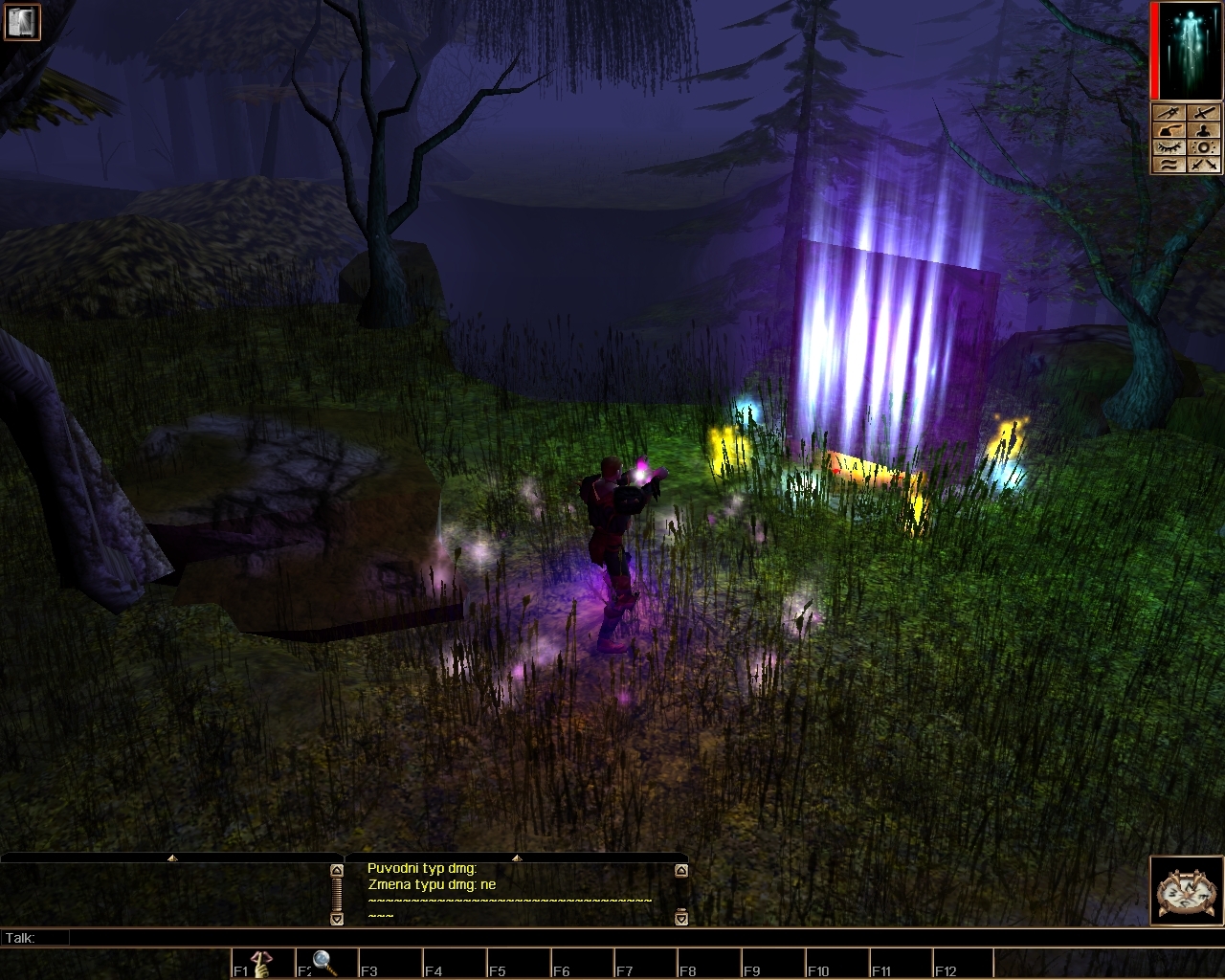The height and width of the screenshot is (980, 1225).
Task: Open the person silhouette icon button
Action: pos(1203,130)
